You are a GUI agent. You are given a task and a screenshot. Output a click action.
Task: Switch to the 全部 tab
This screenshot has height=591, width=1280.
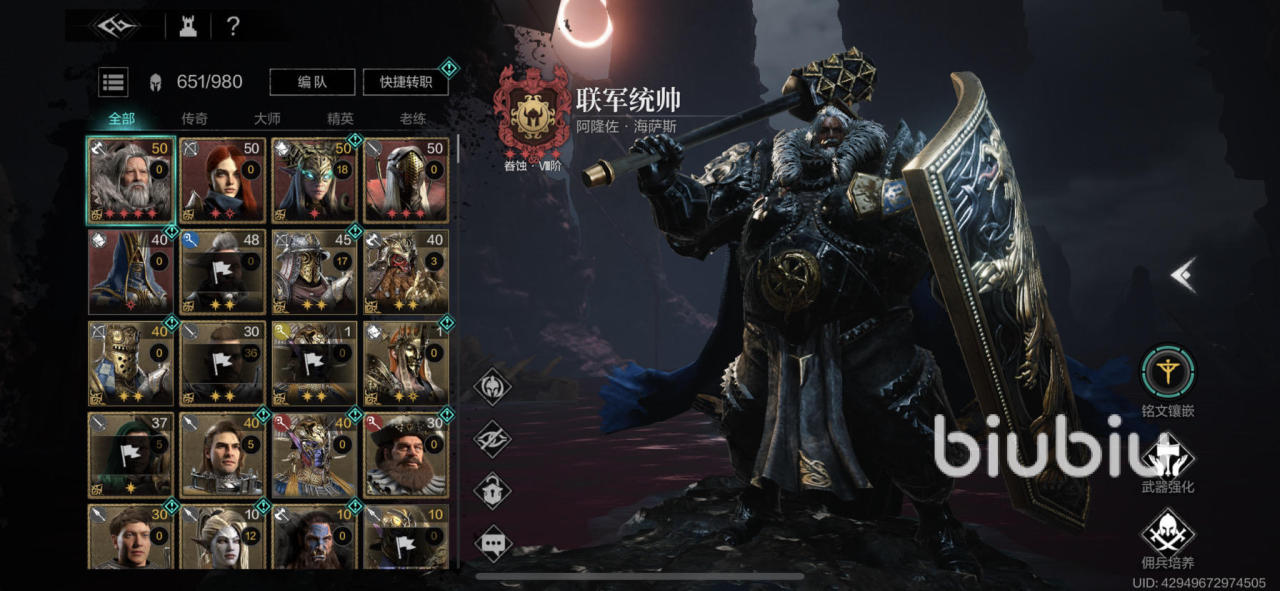pyautogui.click(x=121, y=118)
